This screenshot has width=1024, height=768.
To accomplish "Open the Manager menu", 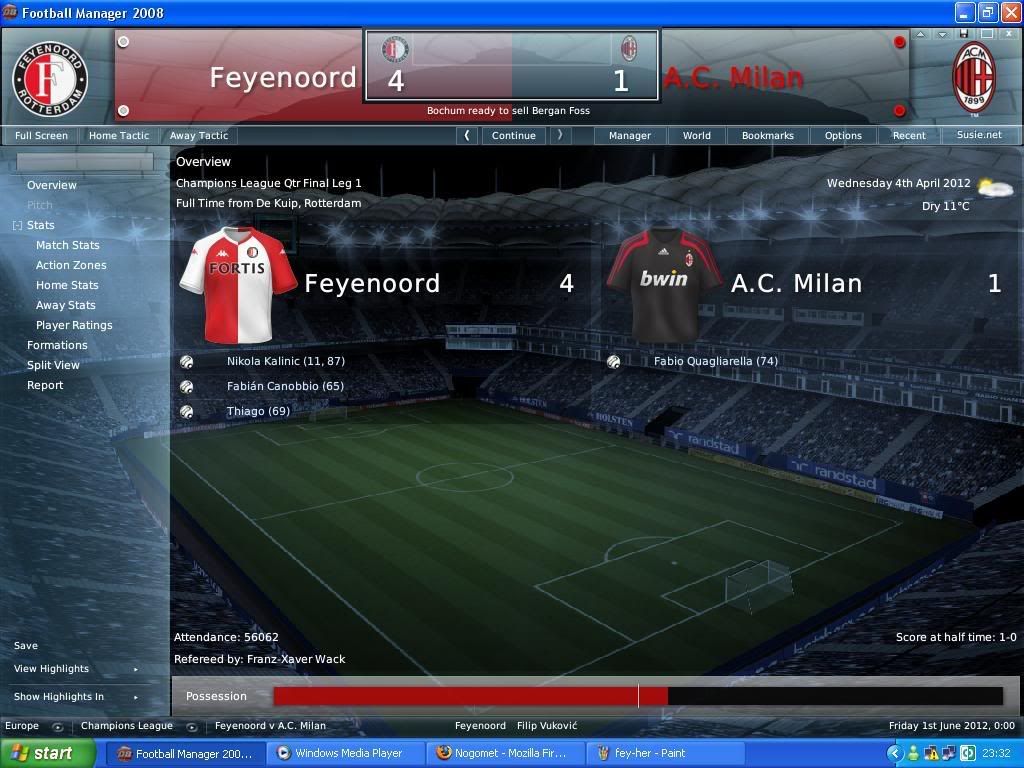I will click(630, 135).
